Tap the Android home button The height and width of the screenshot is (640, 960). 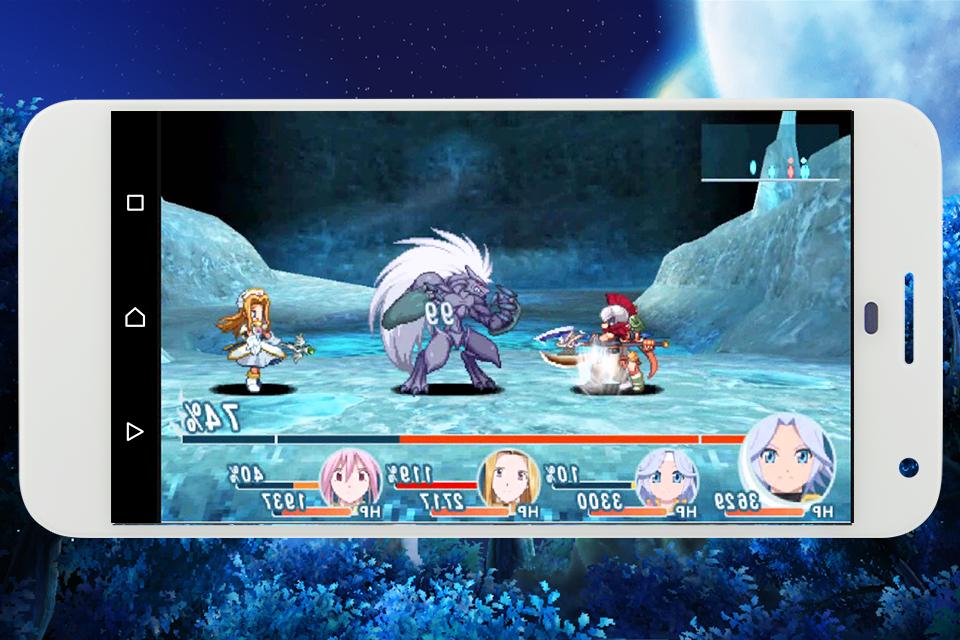(135, 318)
